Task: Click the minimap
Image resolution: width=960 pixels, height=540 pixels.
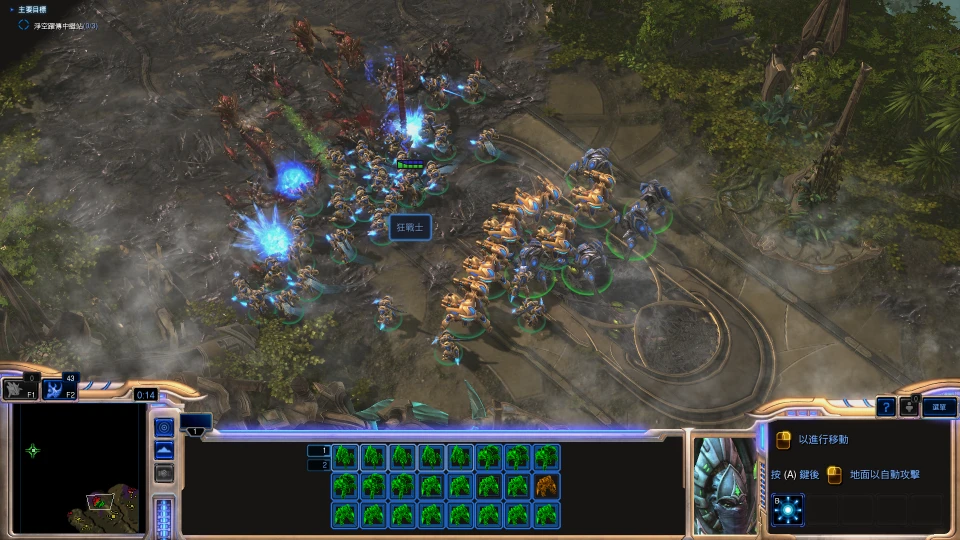Action: click(80, 468)
